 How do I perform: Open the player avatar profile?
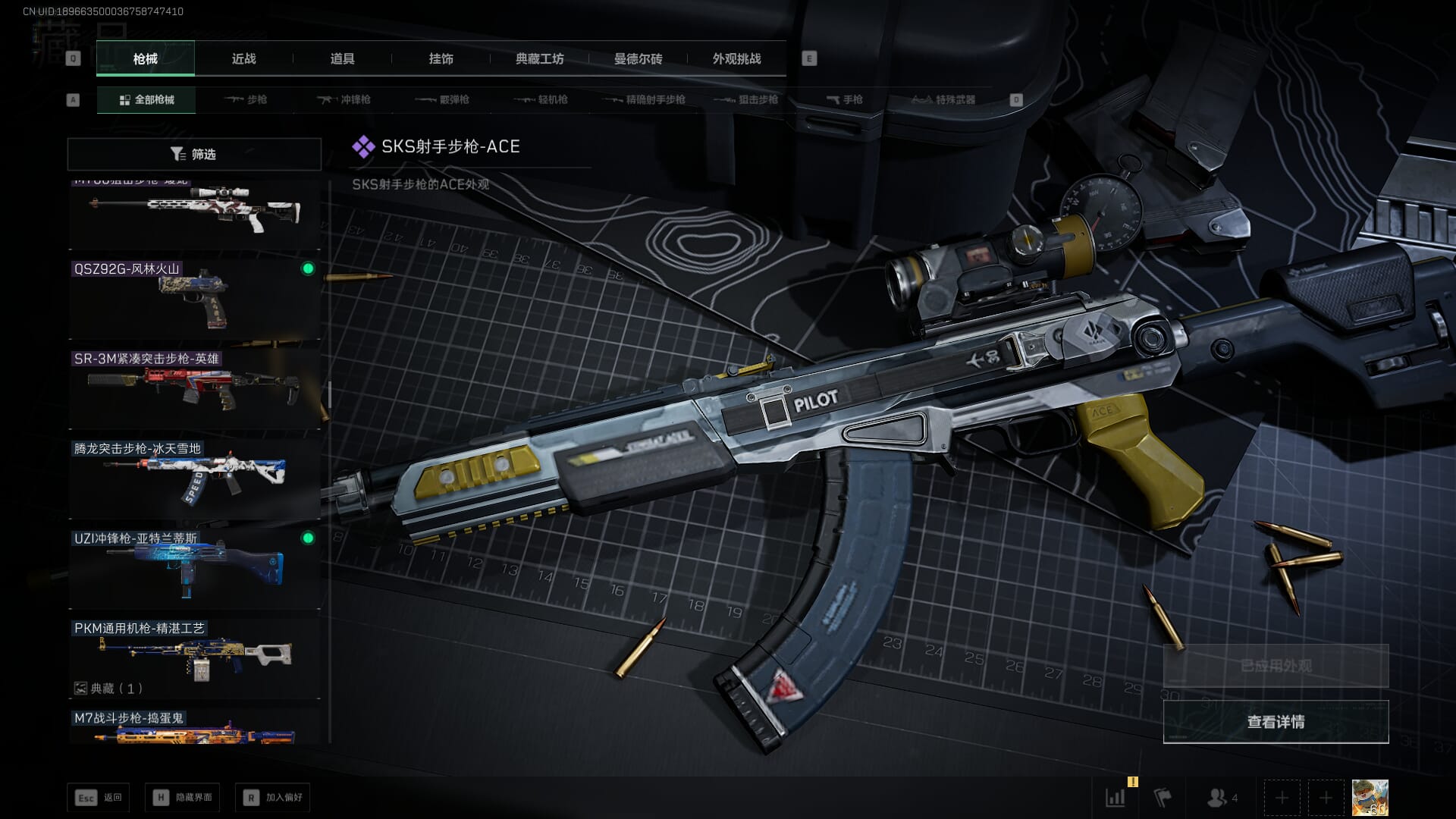[x=1370, y=798]
